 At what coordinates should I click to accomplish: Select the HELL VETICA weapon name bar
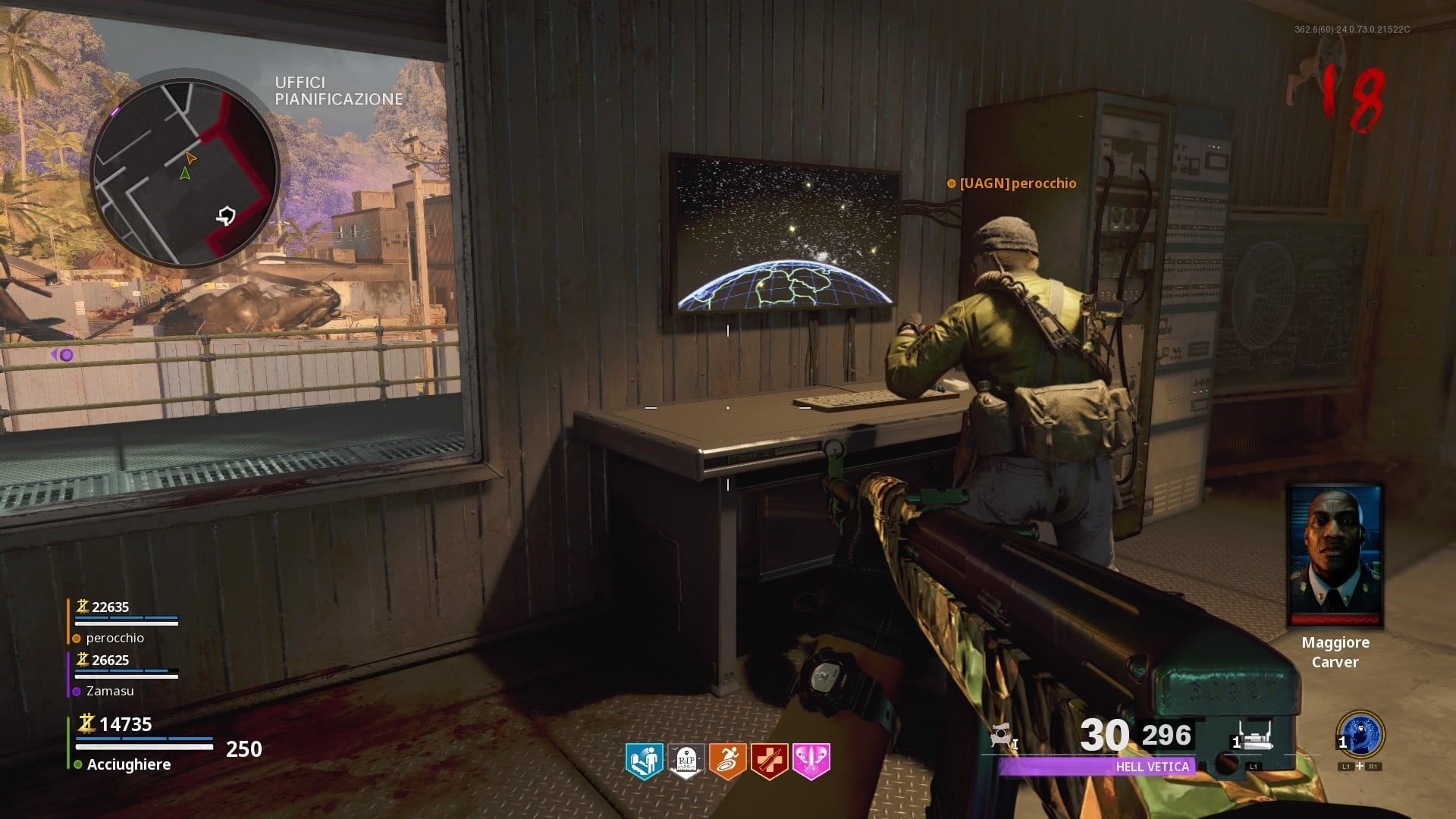pyautogui.click(x=1097, y=767)
